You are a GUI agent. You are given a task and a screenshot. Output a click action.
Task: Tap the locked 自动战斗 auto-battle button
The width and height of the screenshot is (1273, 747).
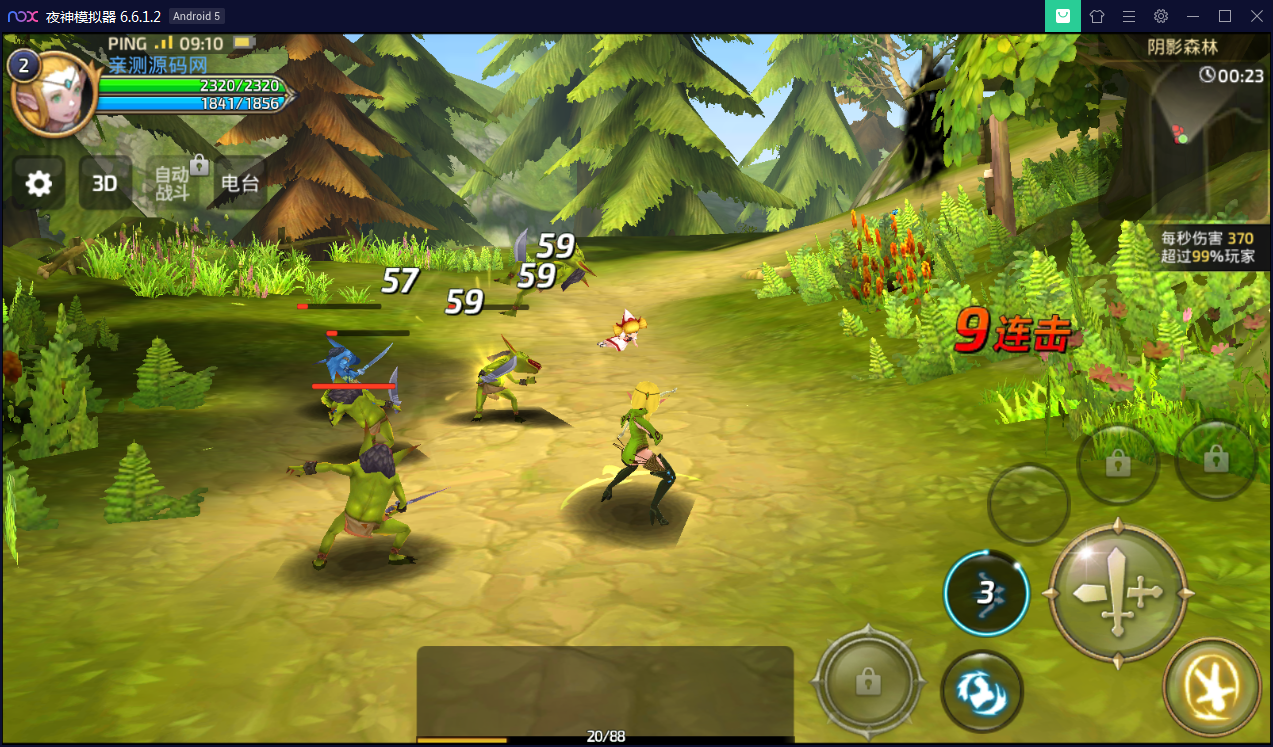174,183
